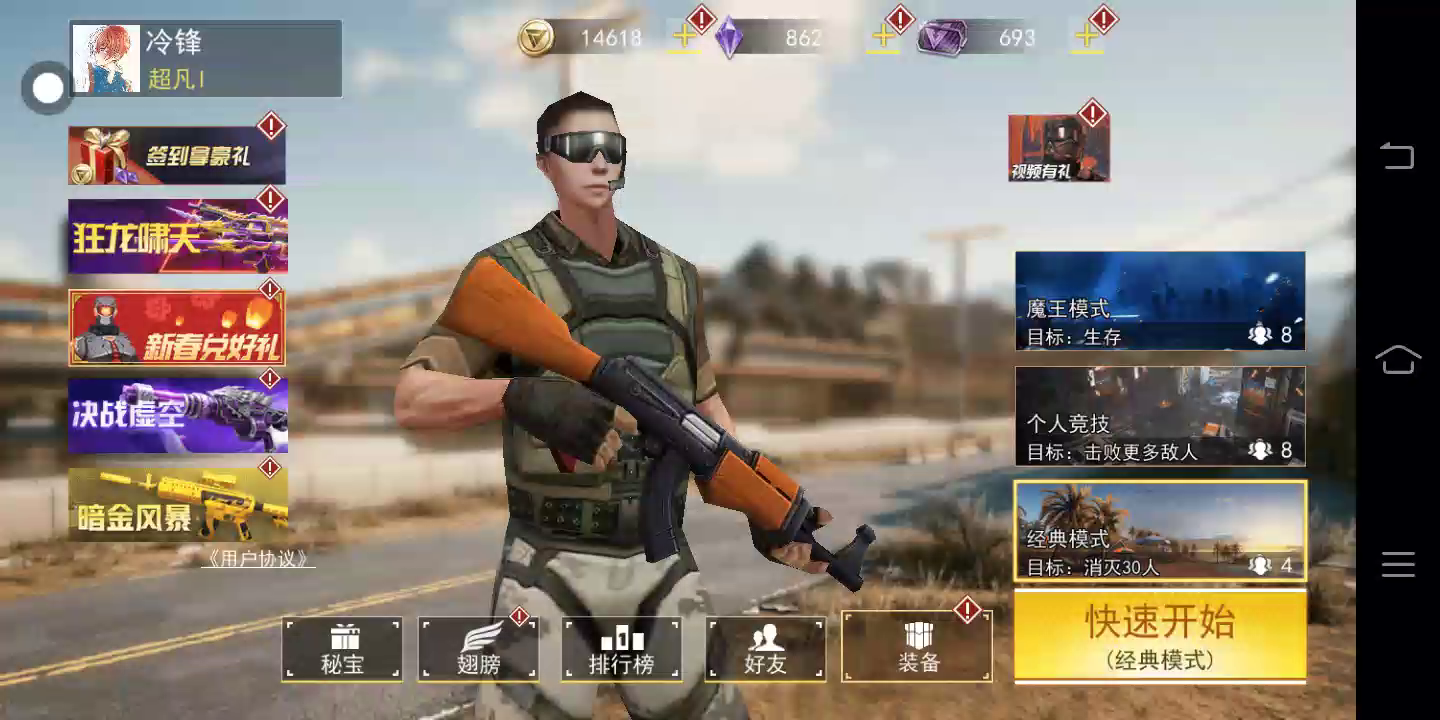Open the 用户协议 user agreement link
Viewport: 1440px width, 720px height.
coord(258,559)
